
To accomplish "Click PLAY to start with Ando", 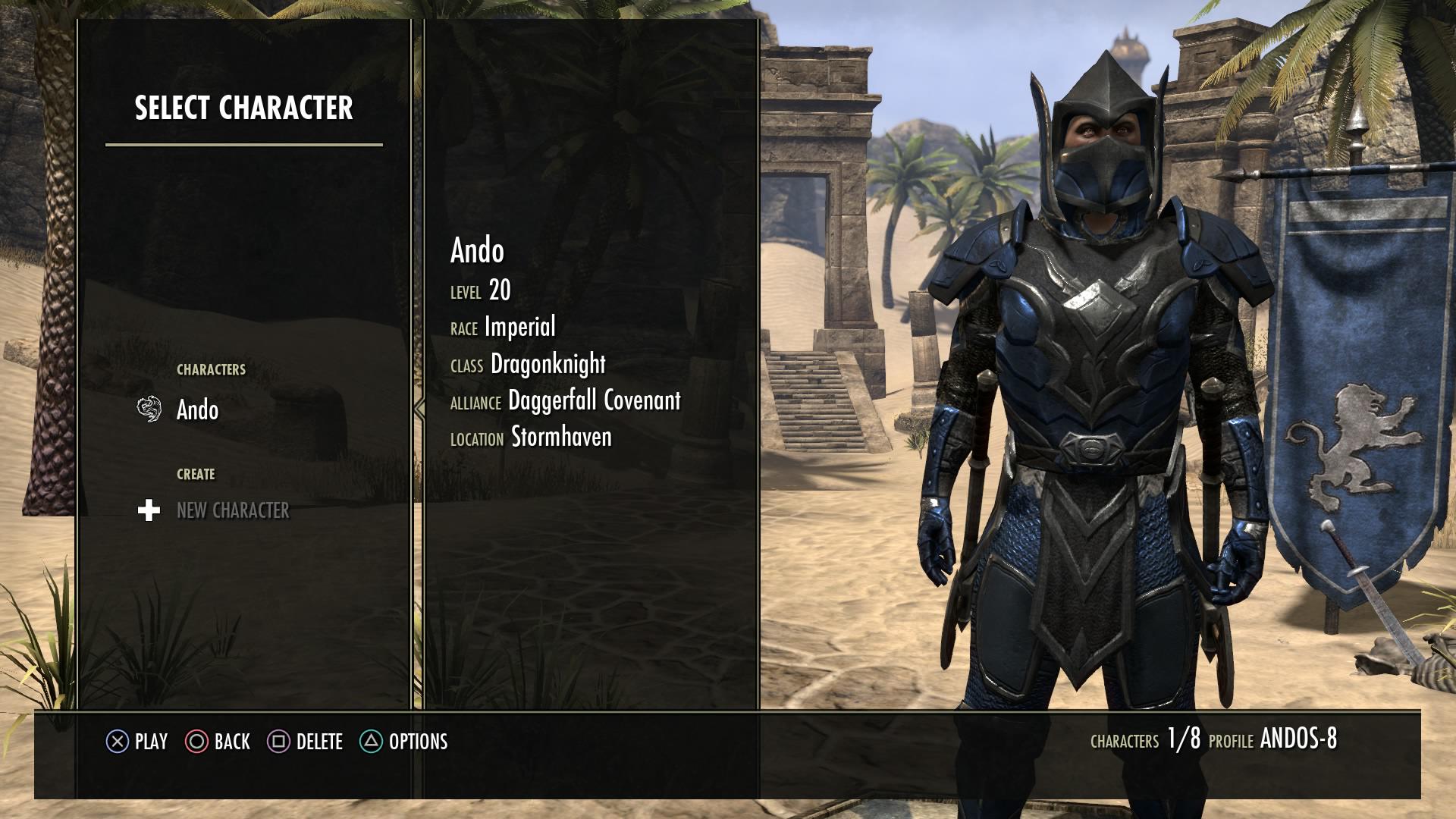I will pos(151,742).
